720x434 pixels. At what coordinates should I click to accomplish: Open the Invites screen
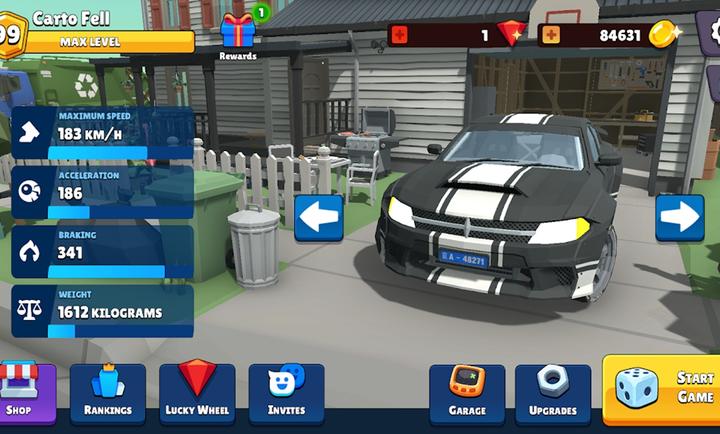click(x=286, y=392)
